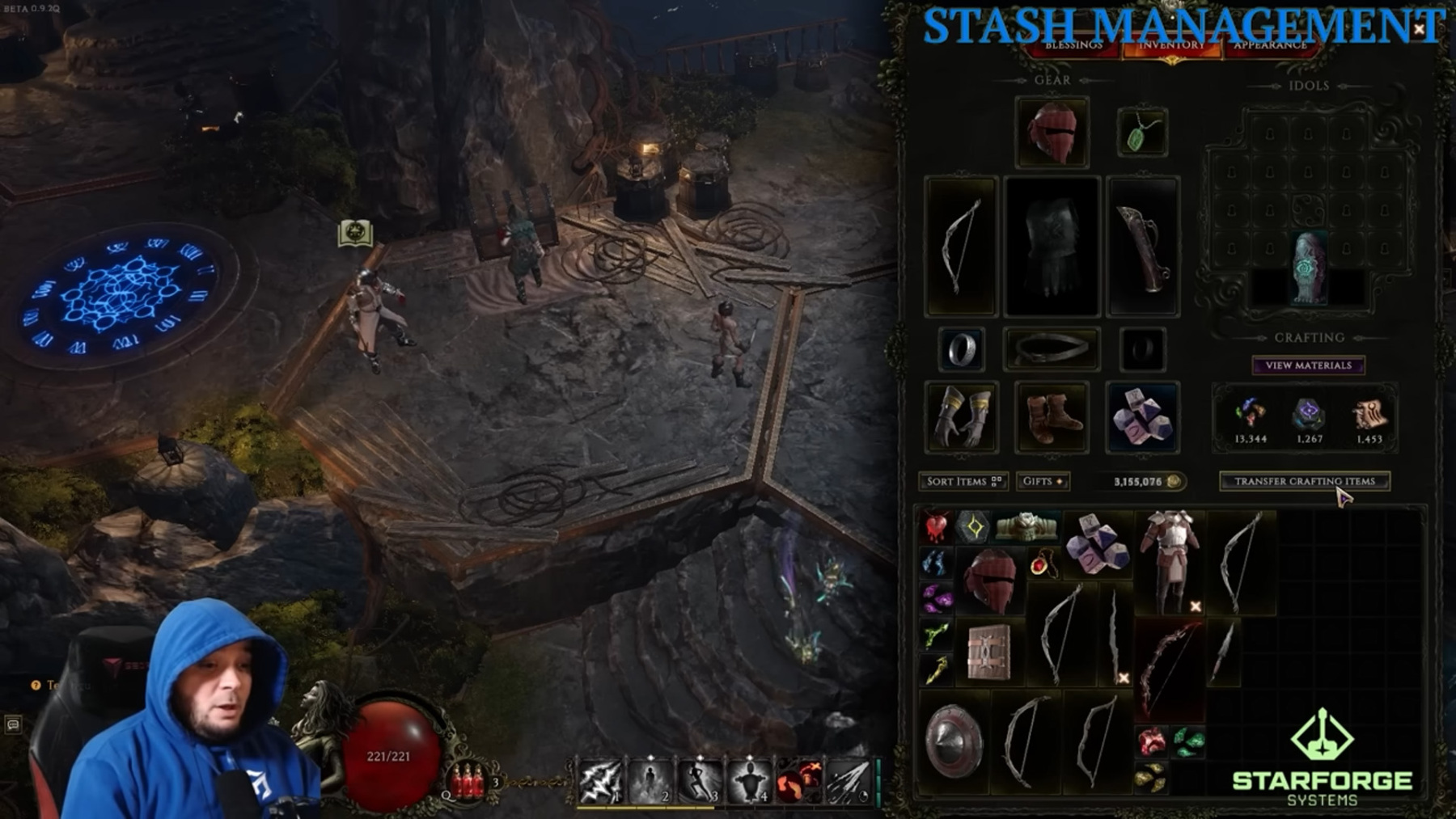The height and width of the screenshot is (819, 1456).
Task: Pick the ruby amulet in the inventory
Action: pos(1041,563)
